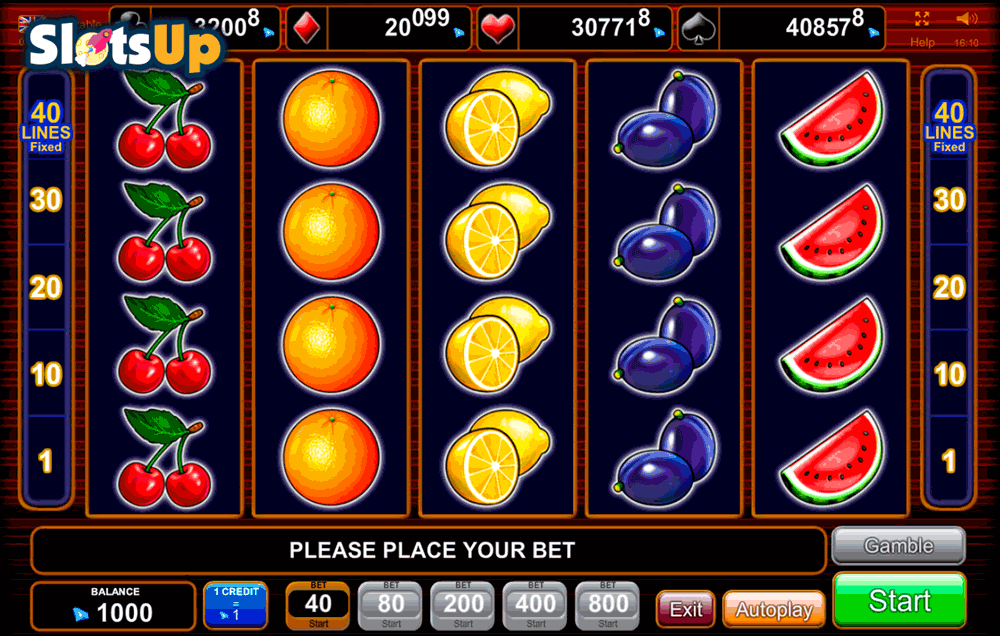Place the maximum 800 bet
Image resolution: width=1000 pixels, height=636 pixels.
point(608,605)
